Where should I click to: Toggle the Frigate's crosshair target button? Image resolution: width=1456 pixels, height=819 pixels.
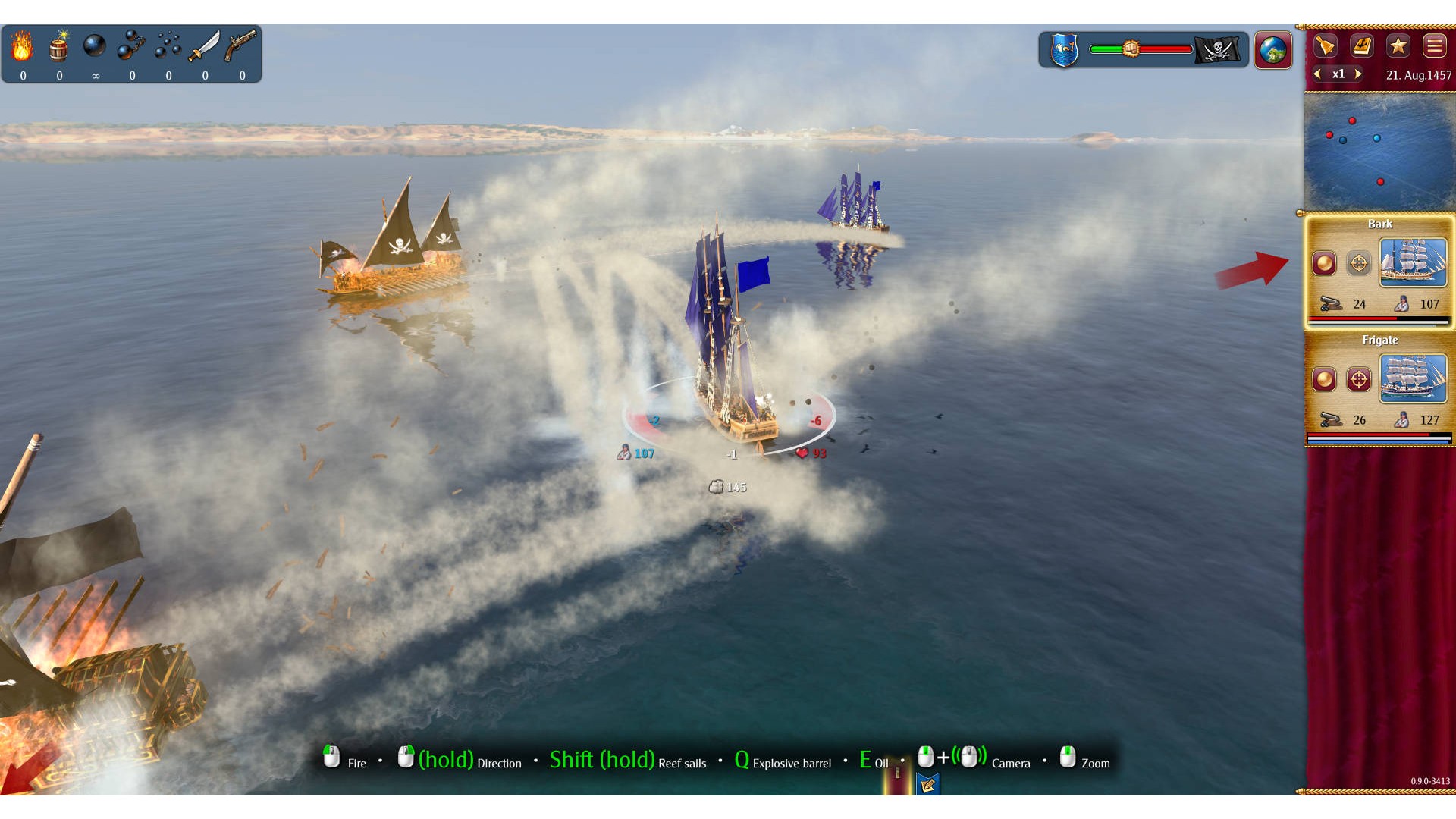(1359, 379)
